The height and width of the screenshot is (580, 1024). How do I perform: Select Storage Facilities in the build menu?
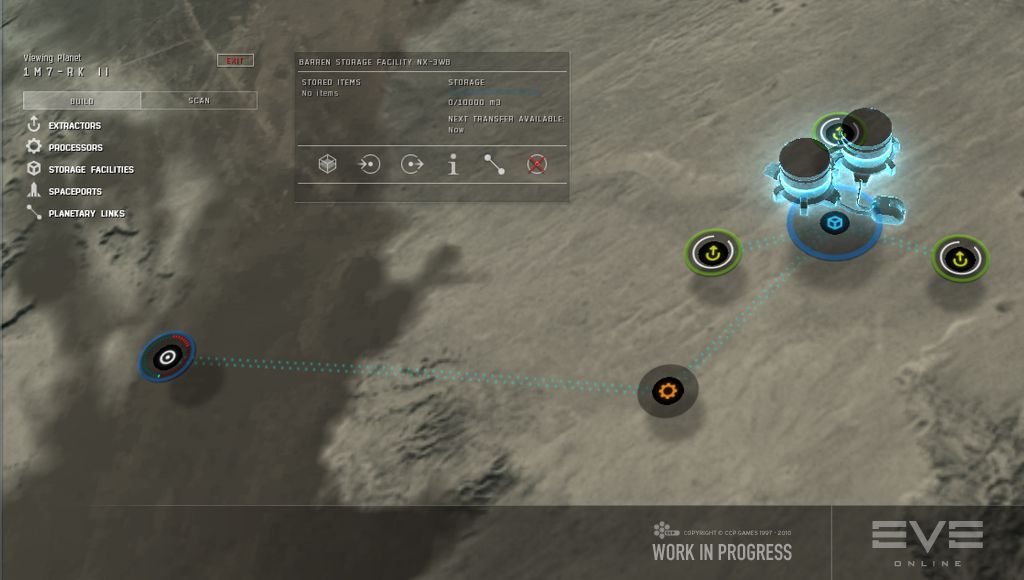tap(90, 170)
